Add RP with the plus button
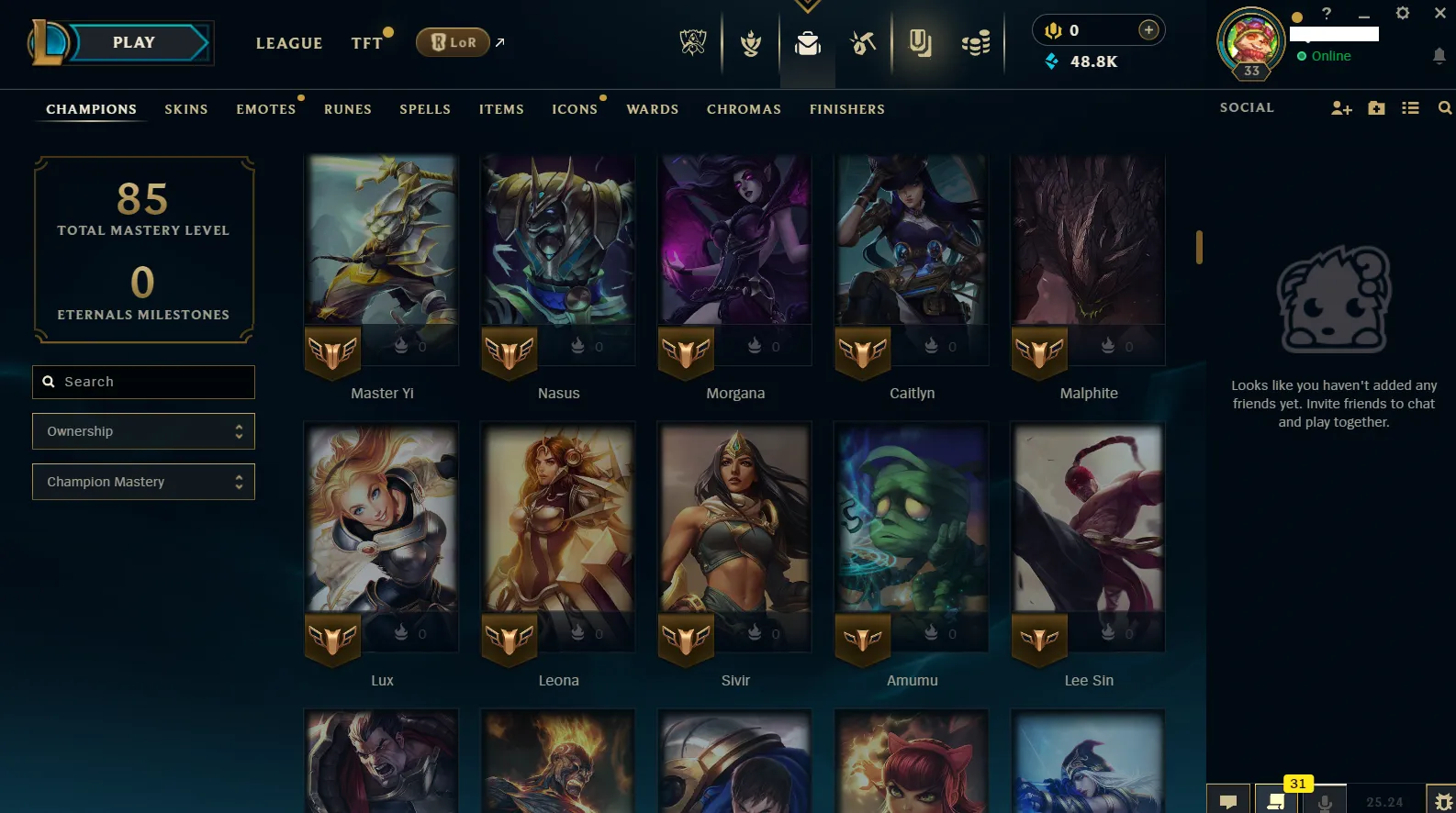The height and width of the screenshot is (813, 1456). pyautogui.click(x=1148, y=30)
